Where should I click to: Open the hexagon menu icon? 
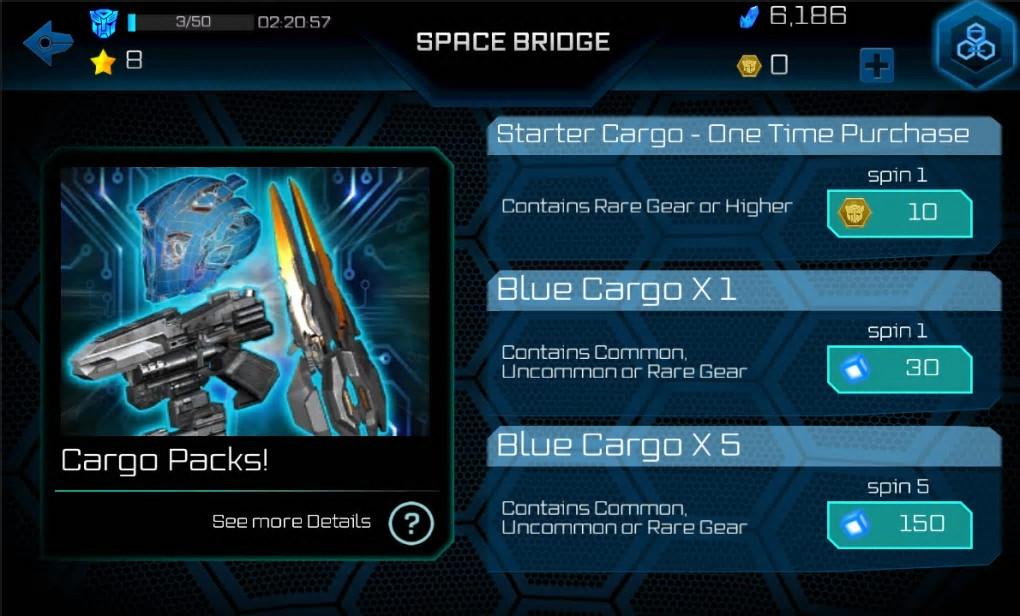pyautogui.click(x=975, y=45)
